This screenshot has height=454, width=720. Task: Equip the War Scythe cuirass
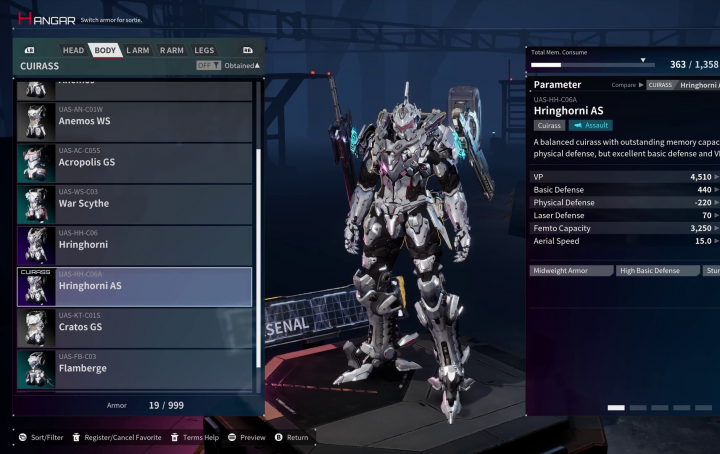(x=134, y=203)
